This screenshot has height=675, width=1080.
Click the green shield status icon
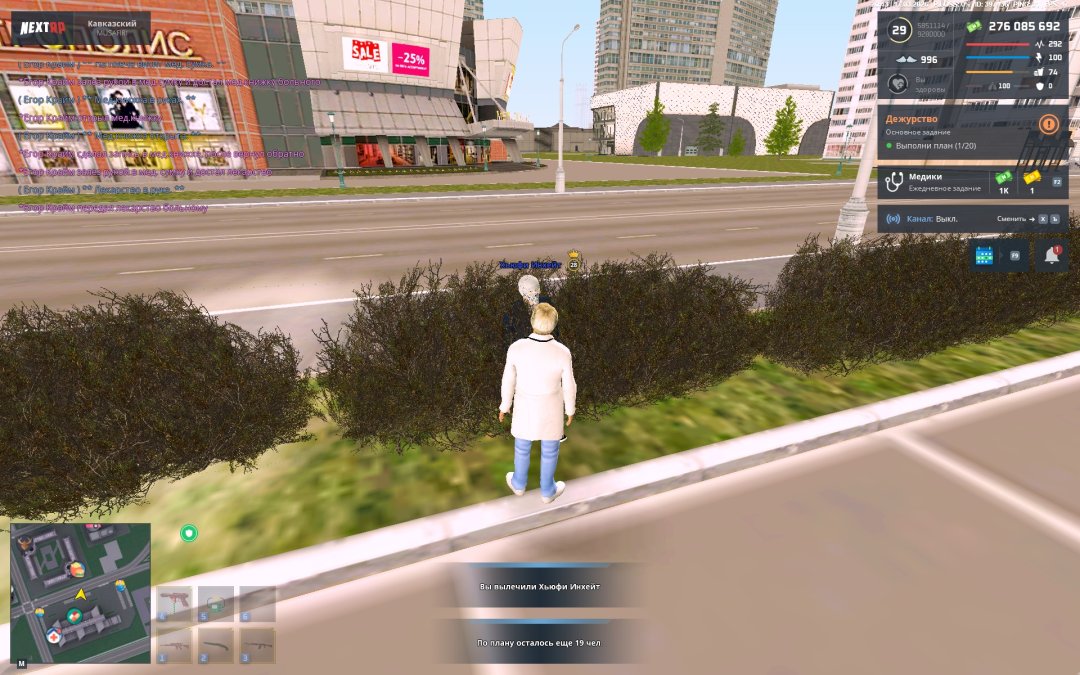click(x=189, y=533)
